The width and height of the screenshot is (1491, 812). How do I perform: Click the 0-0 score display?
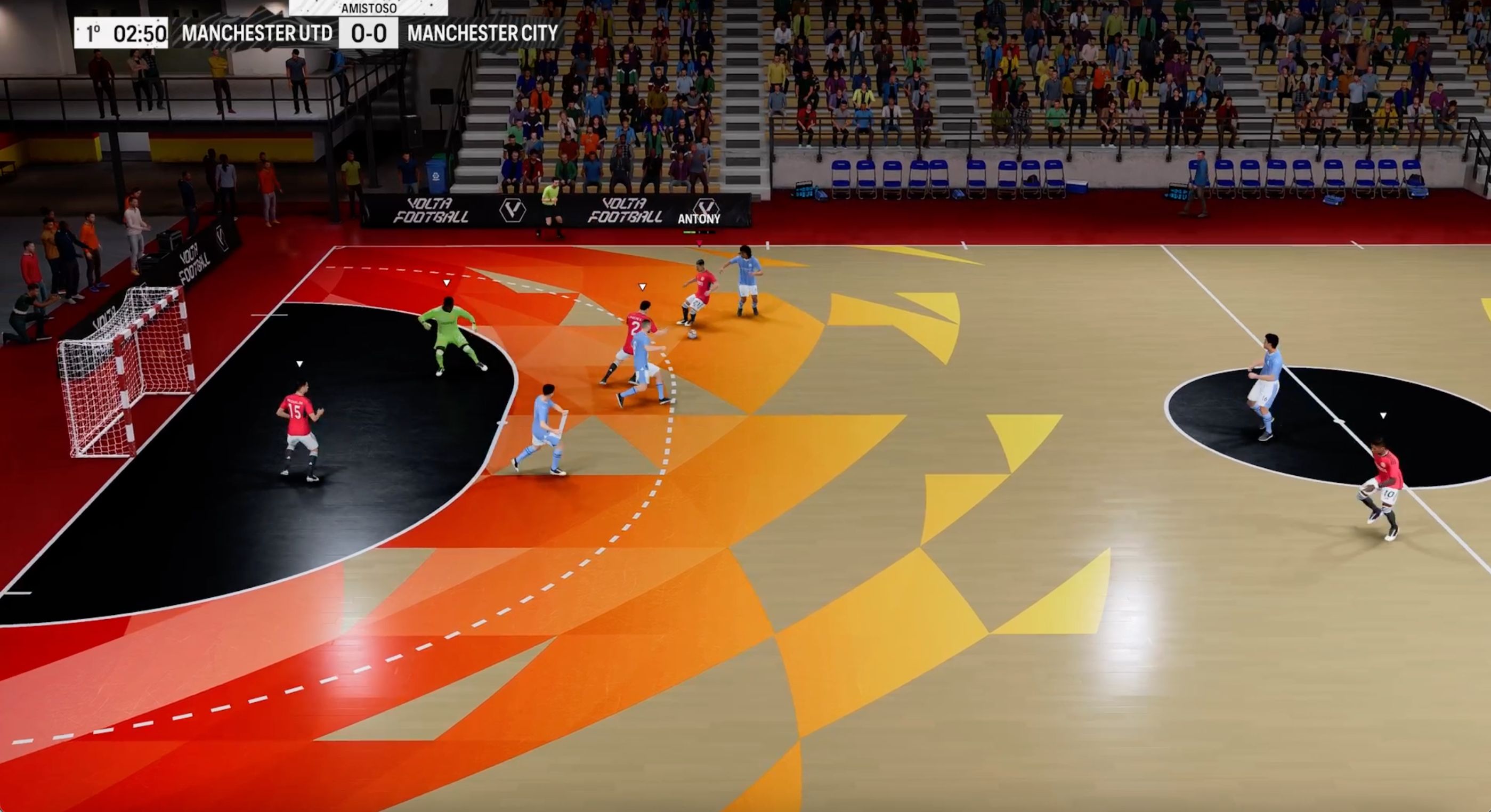click(369, 34)
